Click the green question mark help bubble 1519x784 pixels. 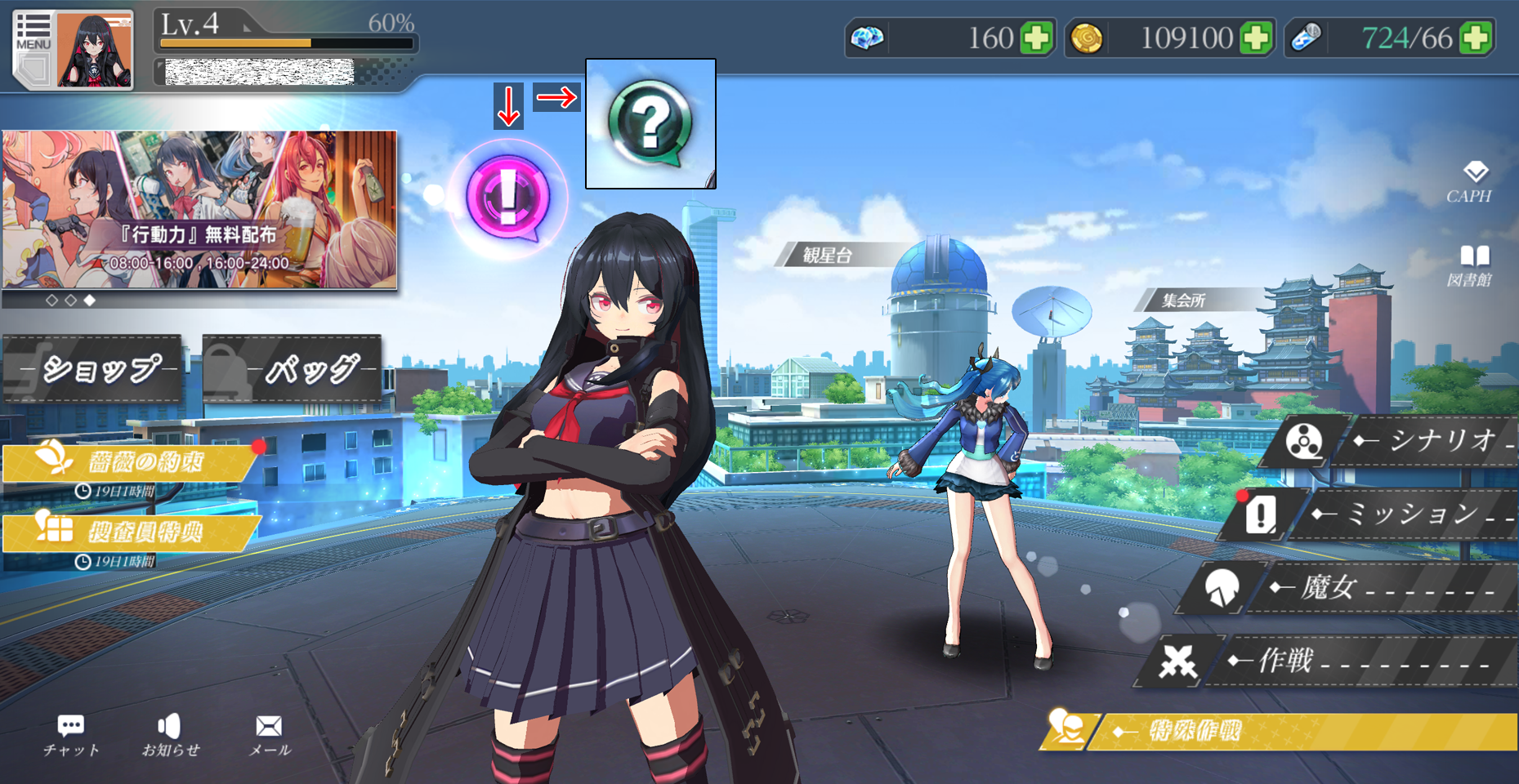[x=650, y=124]
